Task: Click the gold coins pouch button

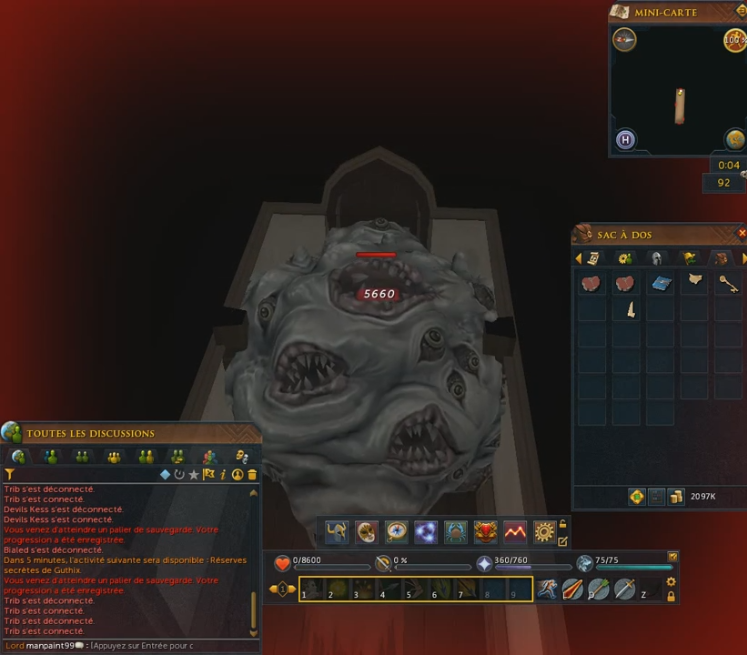Action: pos(677,497)
